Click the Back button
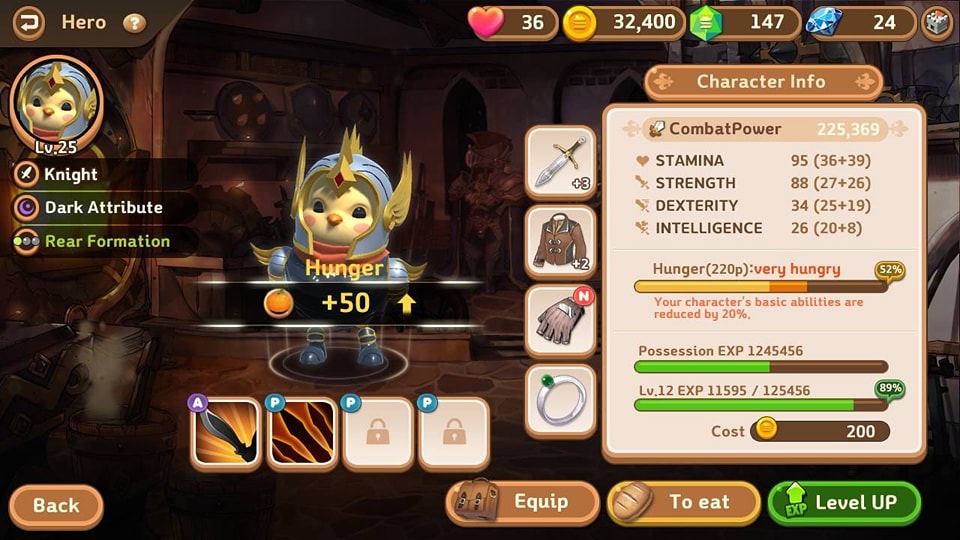960x540 pixels. tap(56, 505)
